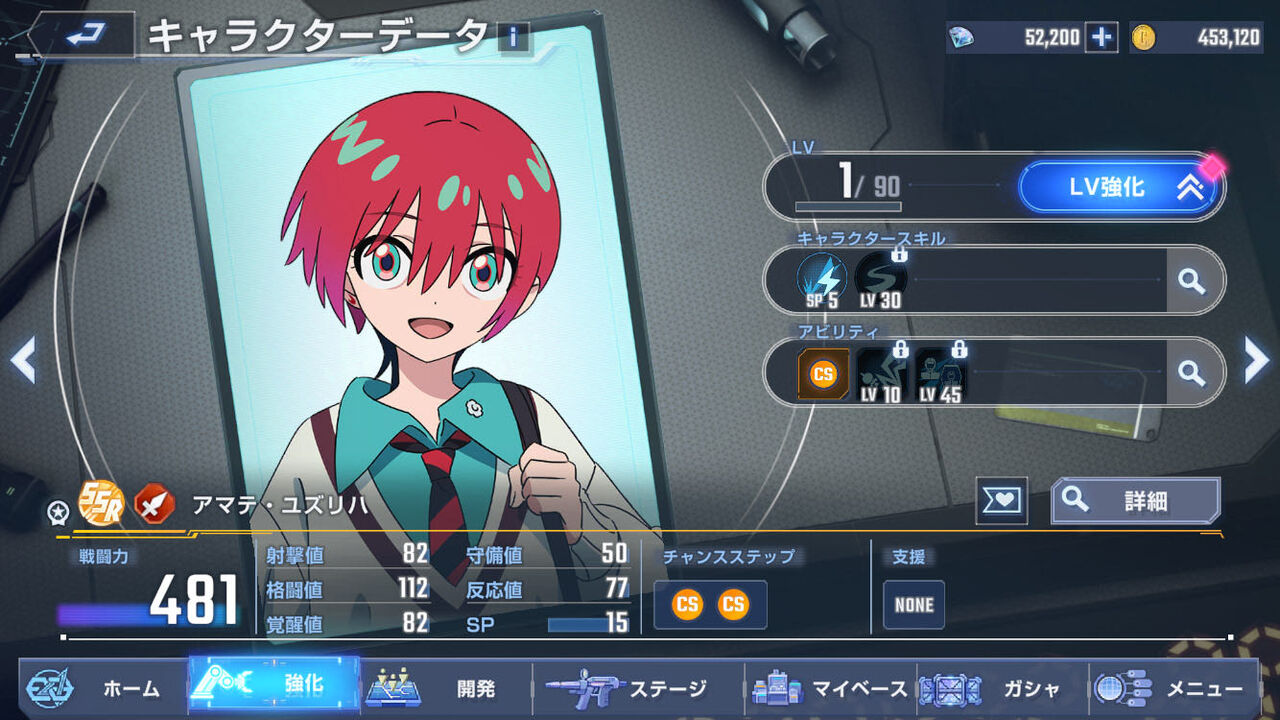
Task: View ability details with magnifier
Action: point(1191,373)
